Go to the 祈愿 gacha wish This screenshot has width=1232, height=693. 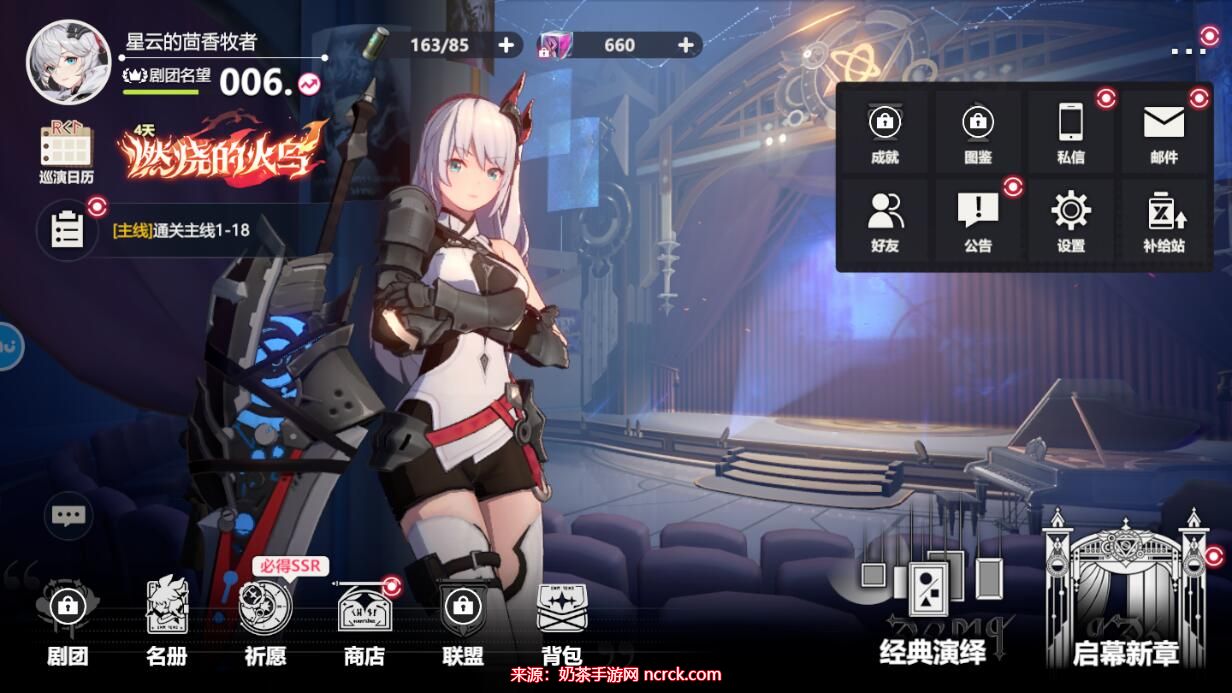click(x=265, y=620)
